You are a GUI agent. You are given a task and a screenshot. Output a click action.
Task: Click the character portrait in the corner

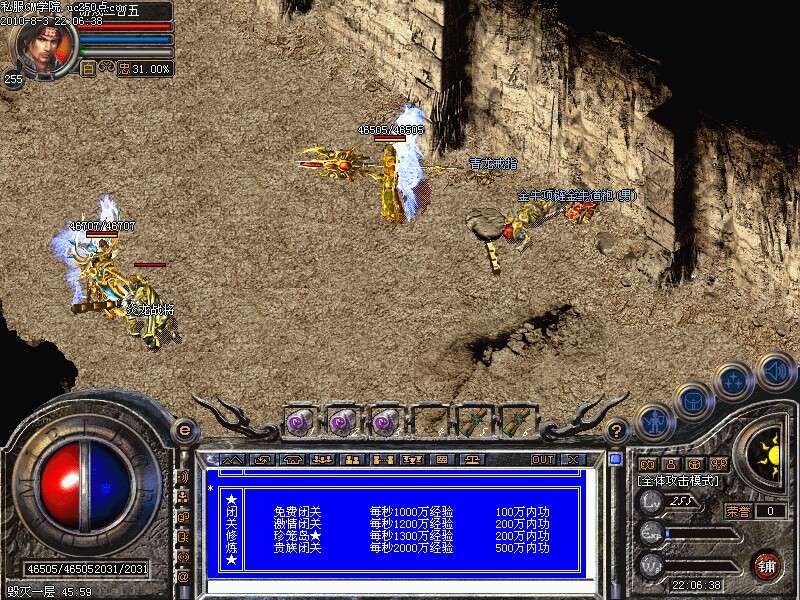[x=43, y=46]
